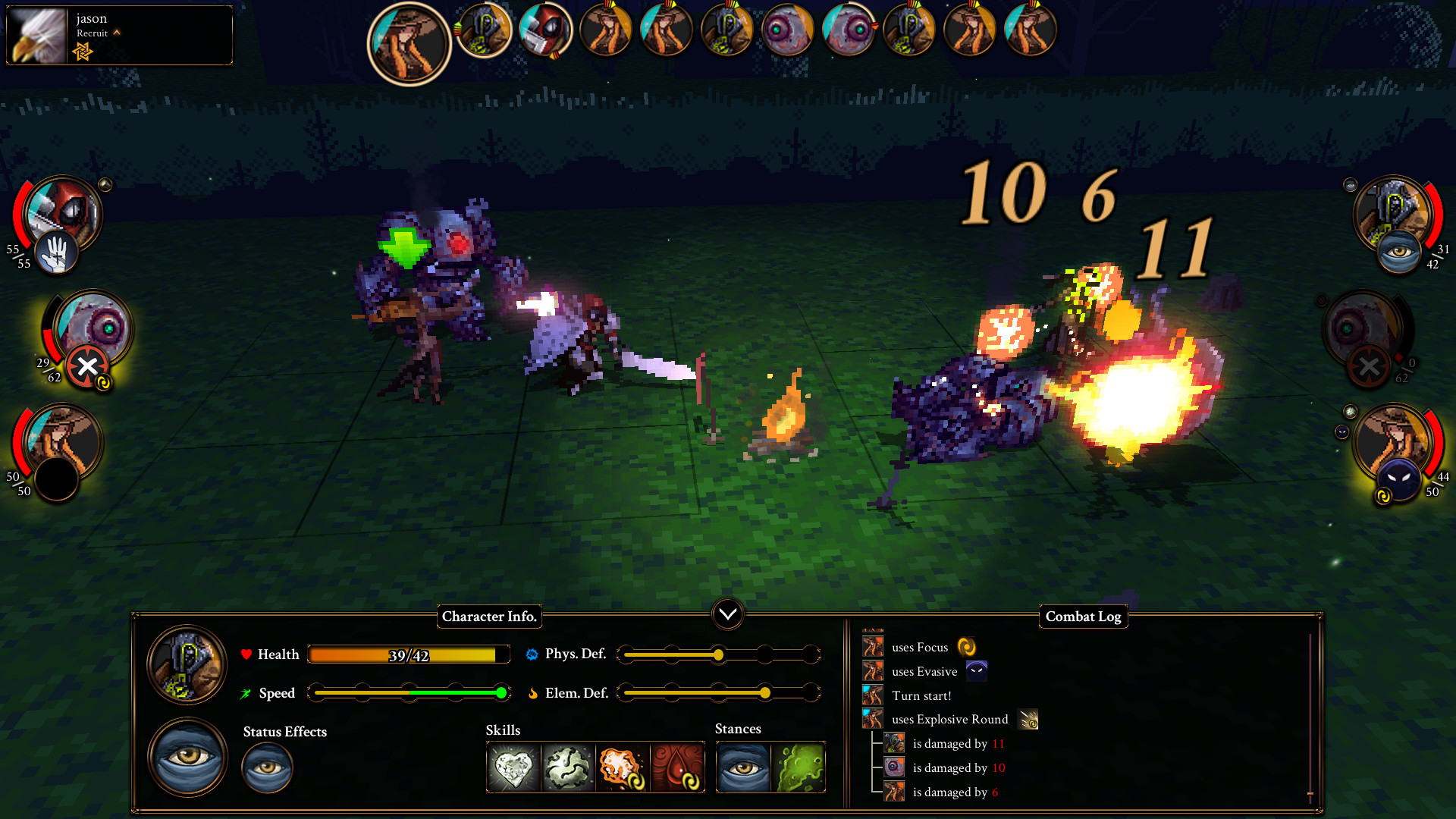
Task: Click the X status toggle on the left eyeball portrait
Action: [x=86, y=366]
